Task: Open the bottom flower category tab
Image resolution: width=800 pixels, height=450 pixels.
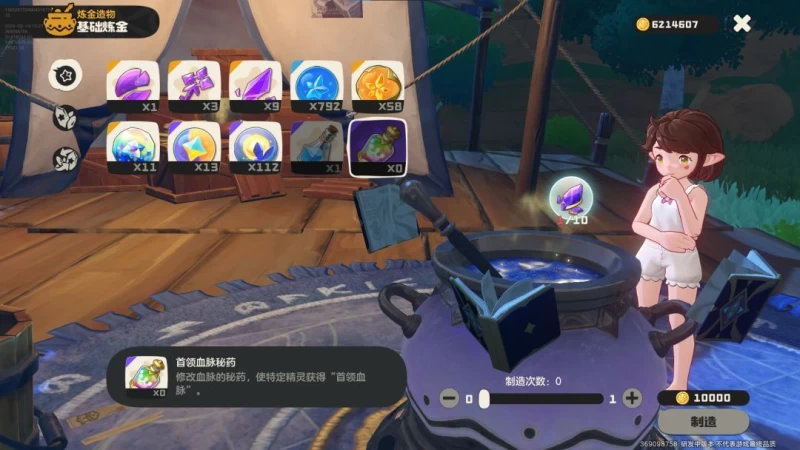Action: click(66, 158)
